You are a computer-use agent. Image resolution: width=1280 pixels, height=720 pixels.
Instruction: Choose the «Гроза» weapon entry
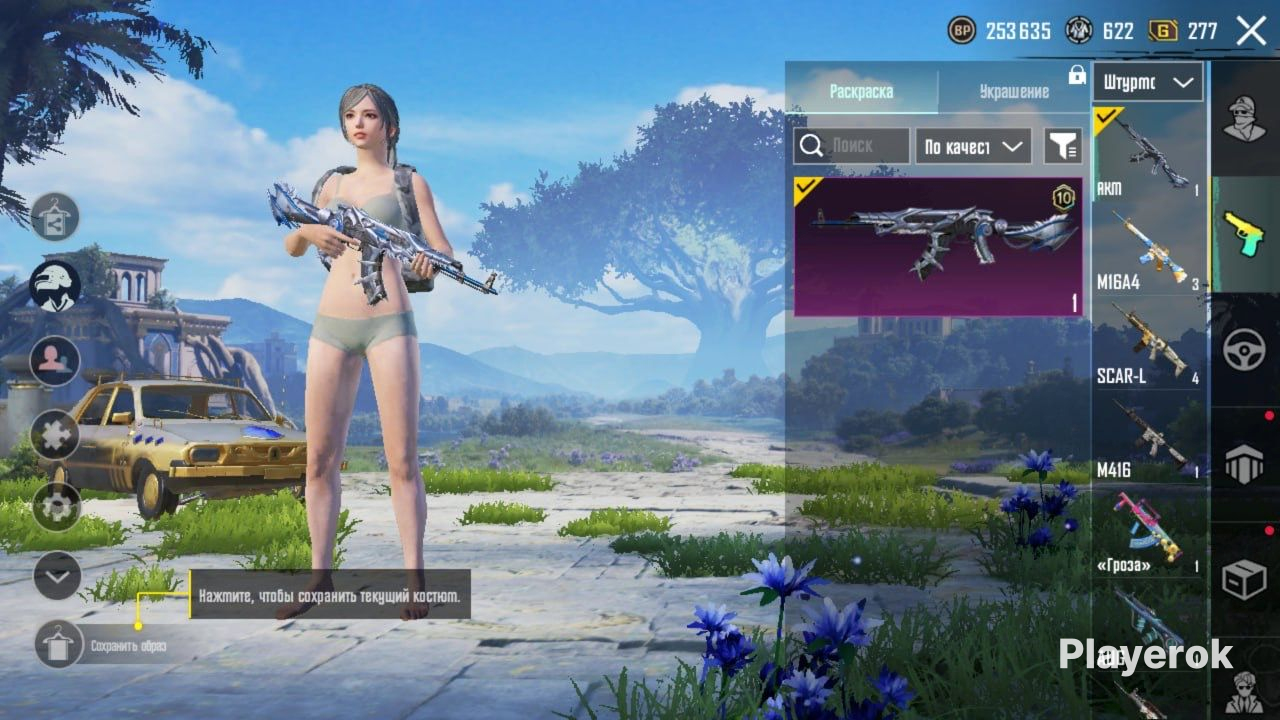pyautogui.click(x=1148, y=530)
